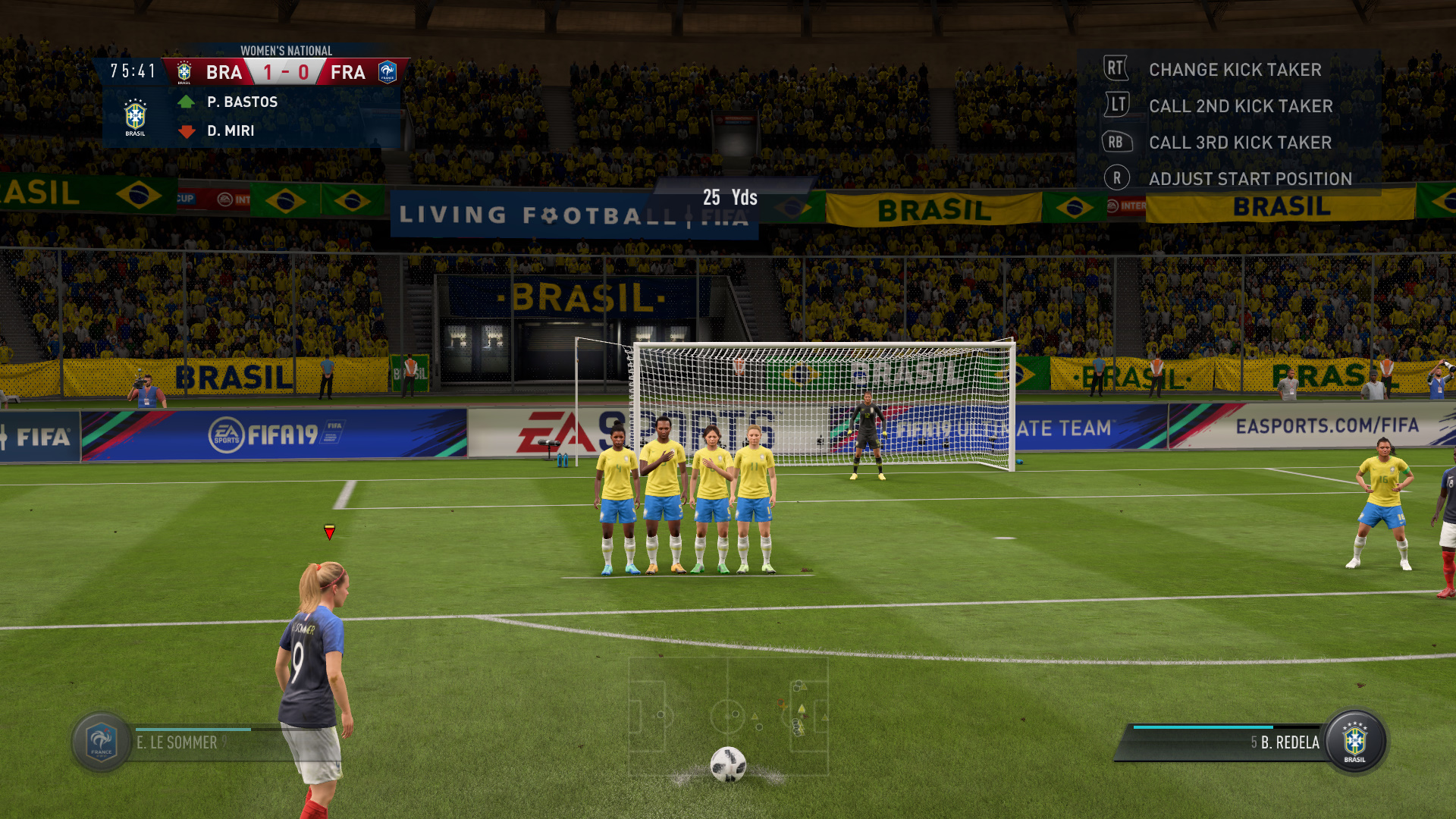Screen dimensions: 1456x819
Task: Click the pitch radar minimap
Action: pyautogui.click(x=728, y=714)
